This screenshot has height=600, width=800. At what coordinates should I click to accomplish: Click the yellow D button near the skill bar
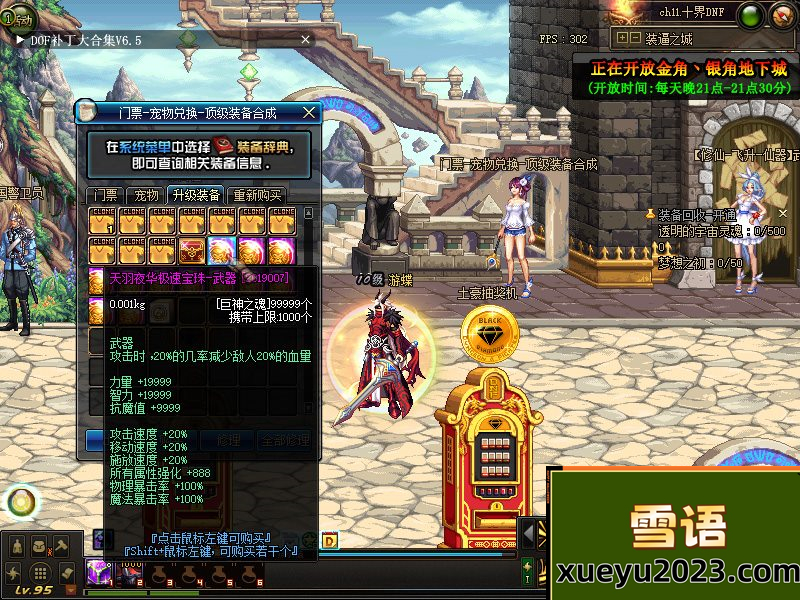point(330,542)
